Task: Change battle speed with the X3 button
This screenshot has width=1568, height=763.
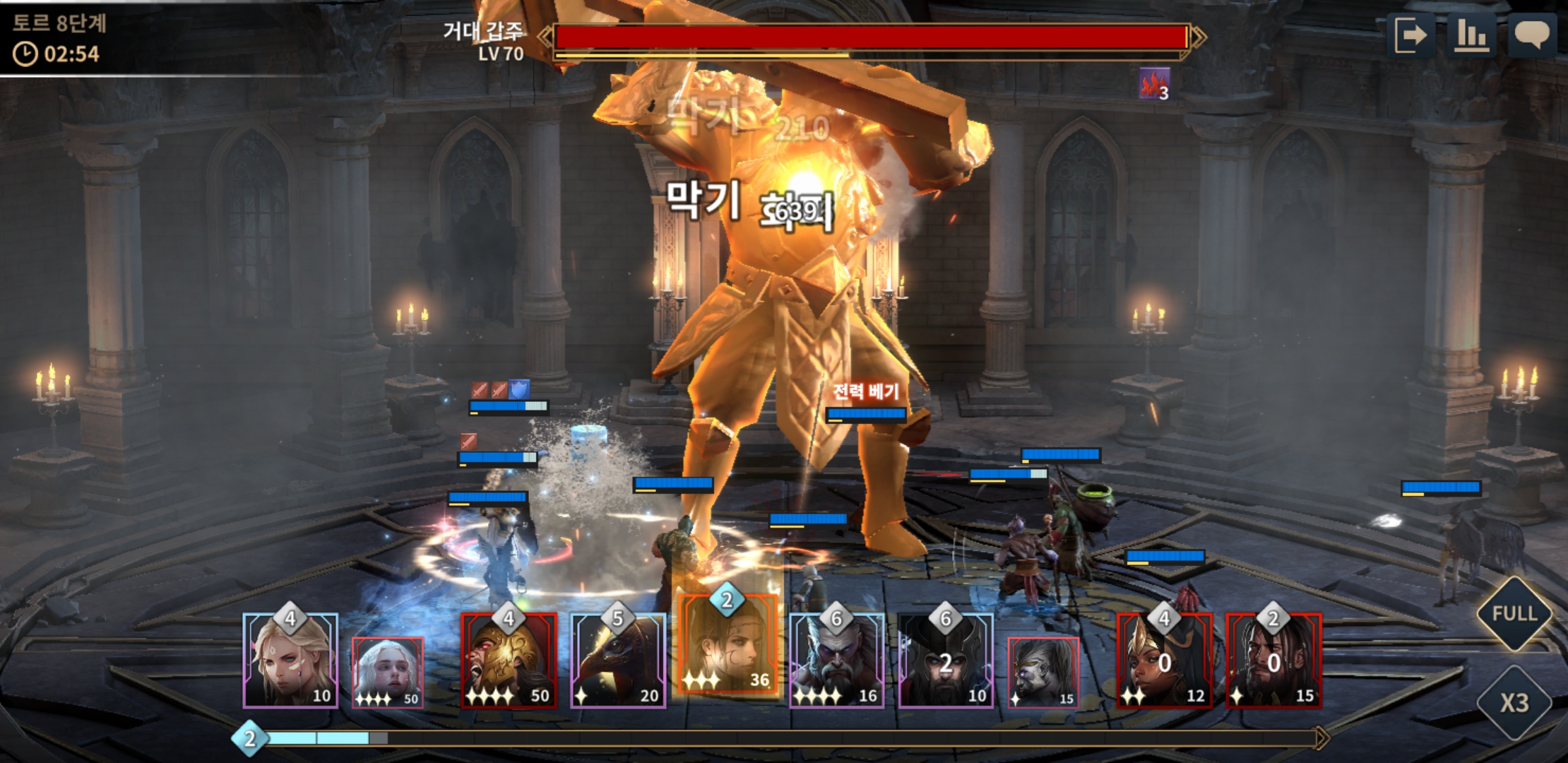Action: coord(1514,703)
